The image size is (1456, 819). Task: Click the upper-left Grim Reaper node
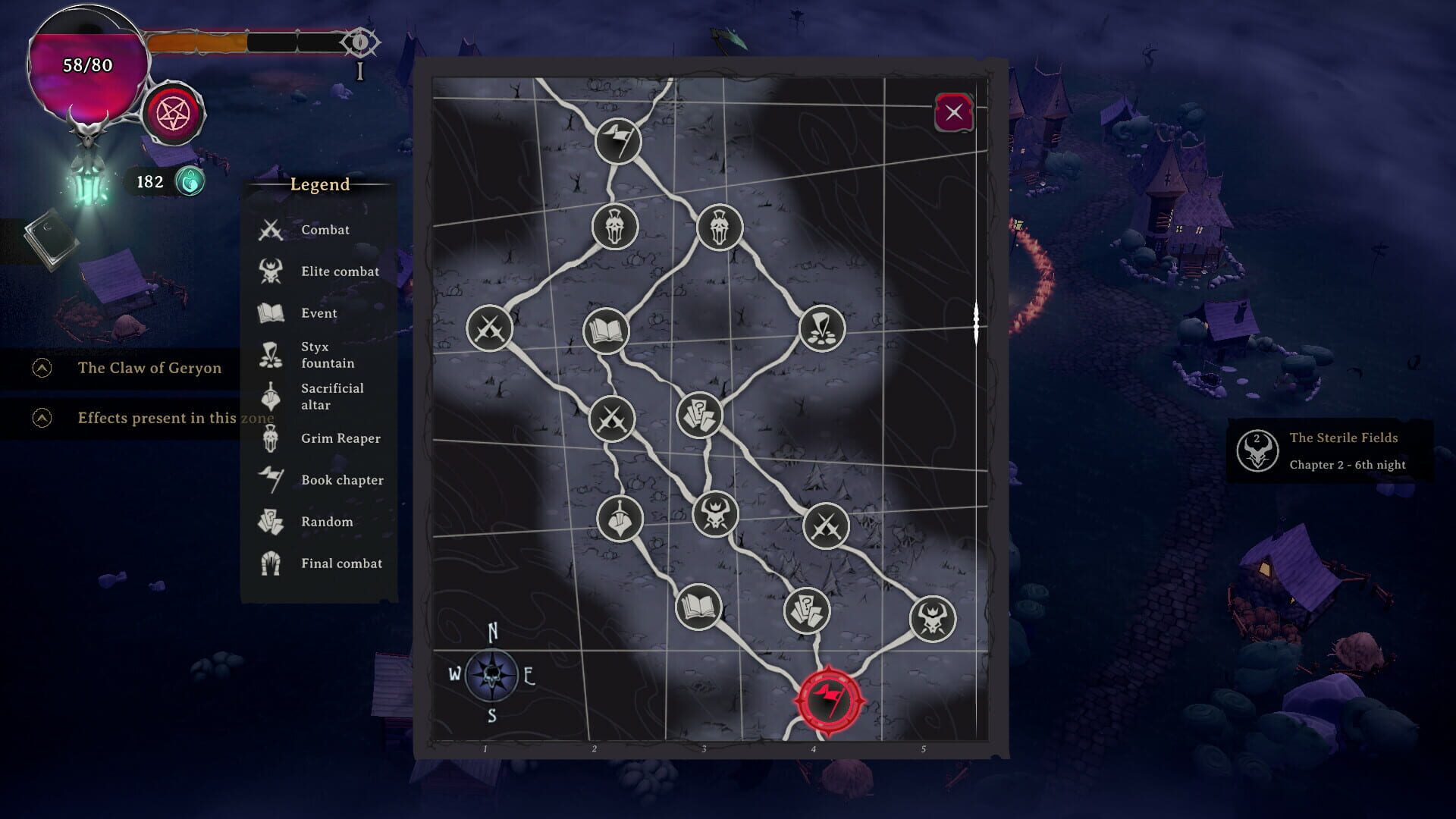pos(616,227)
